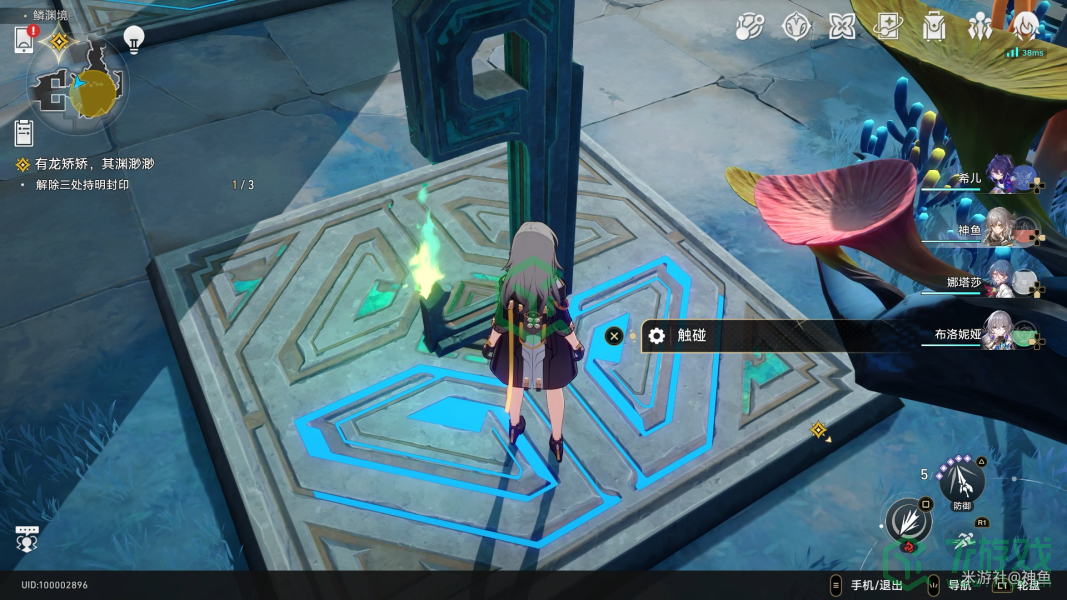Select the 触碰 interaction prompt
1067x600 pixels.
coord(690,336)
